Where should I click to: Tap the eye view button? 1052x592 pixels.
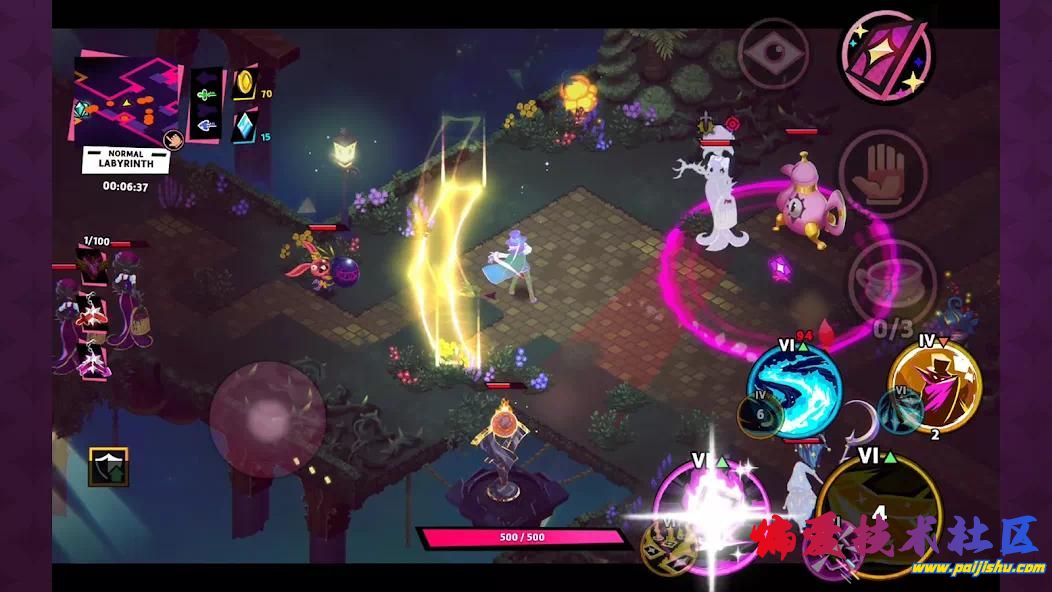pos(773,54)
